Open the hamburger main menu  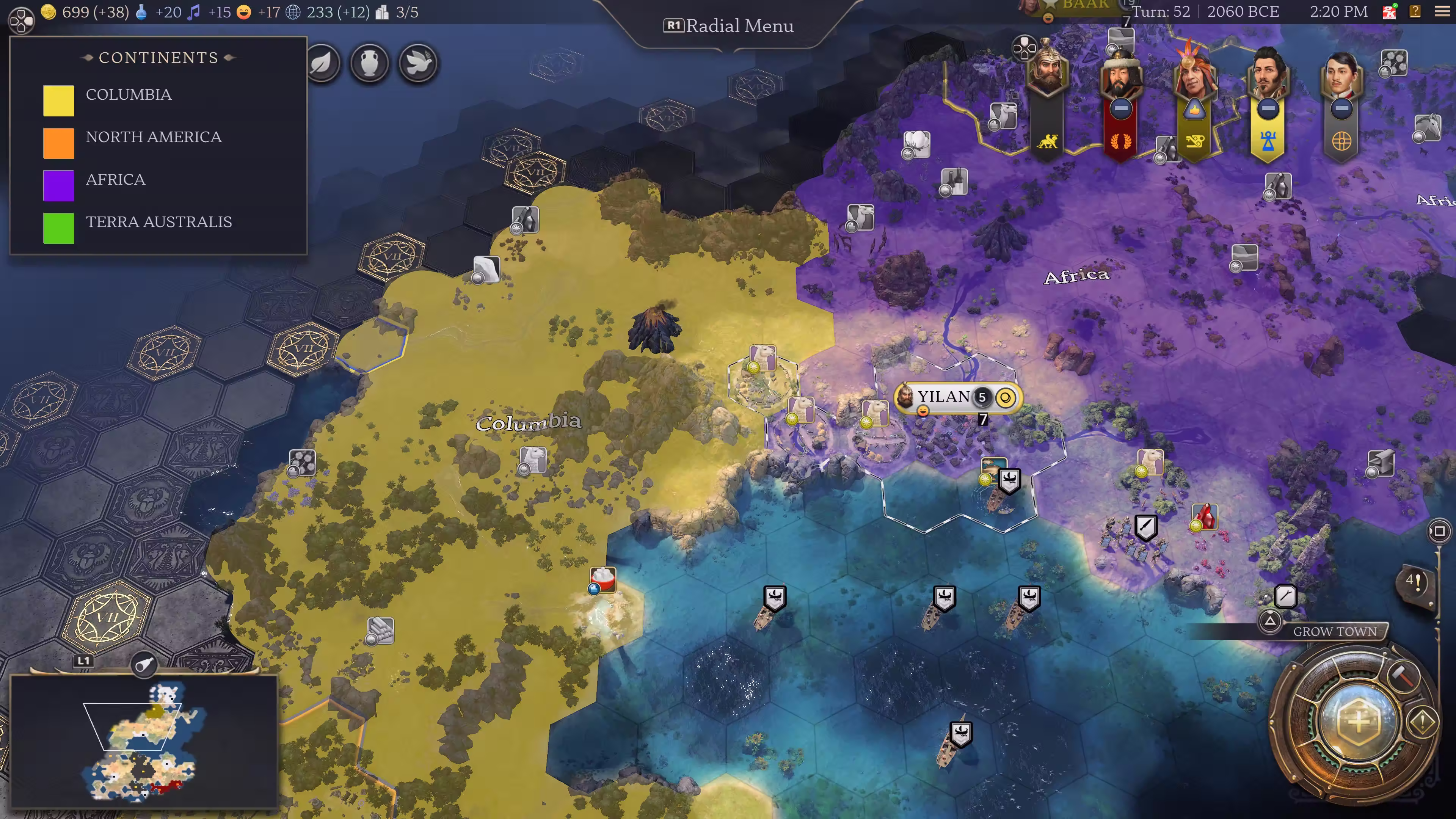(x=1442, y=12)
